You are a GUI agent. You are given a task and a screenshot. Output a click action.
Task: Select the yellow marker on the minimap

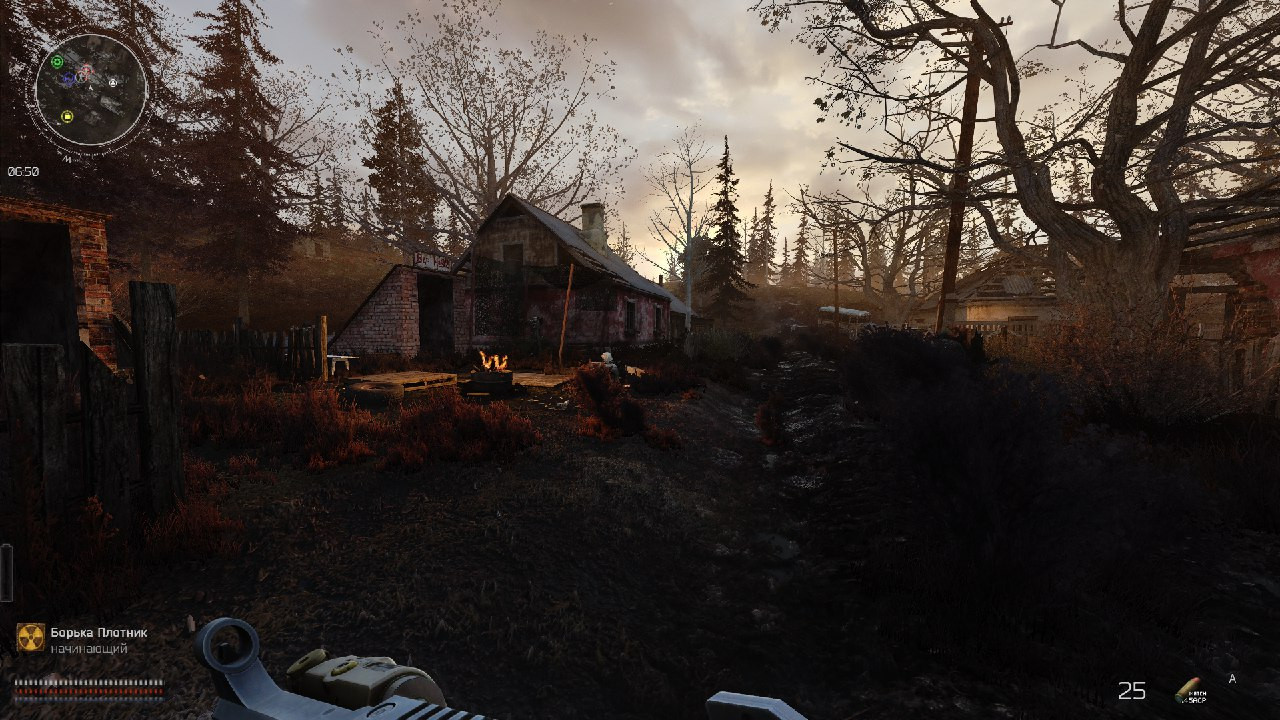point(67,116)
